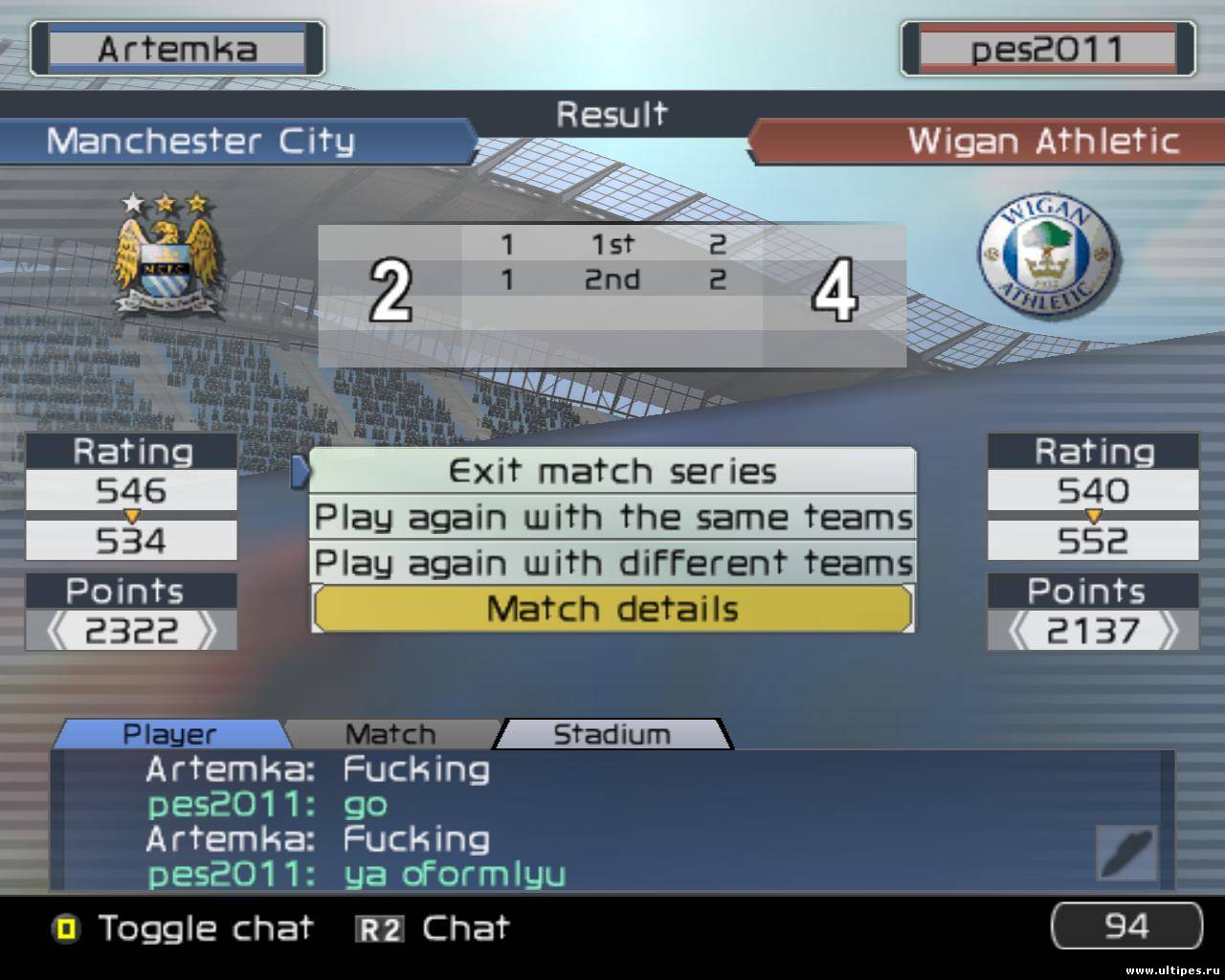This screenshot has height=980, width=1225.
Task: Choose Play again with the same teams
Action: coord(612,518)
